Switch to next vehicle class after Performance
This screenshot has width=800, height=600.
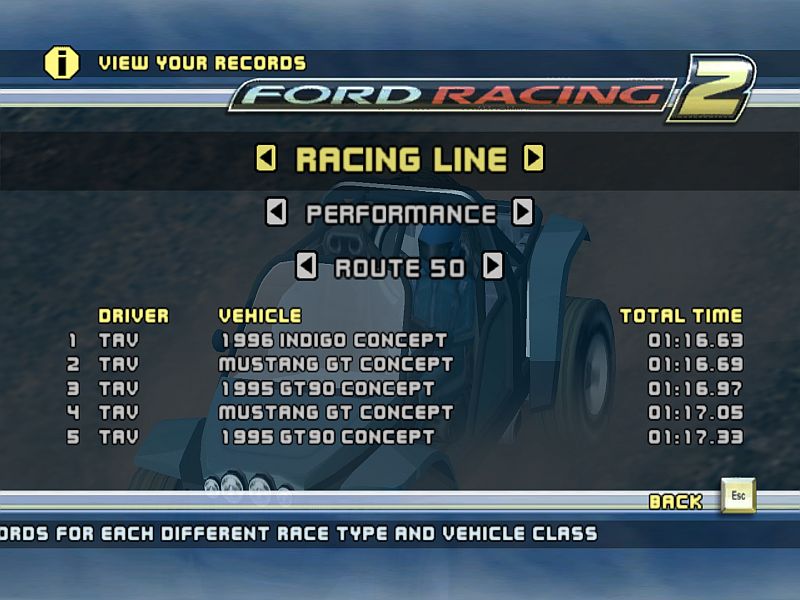[x=522, y=213]
